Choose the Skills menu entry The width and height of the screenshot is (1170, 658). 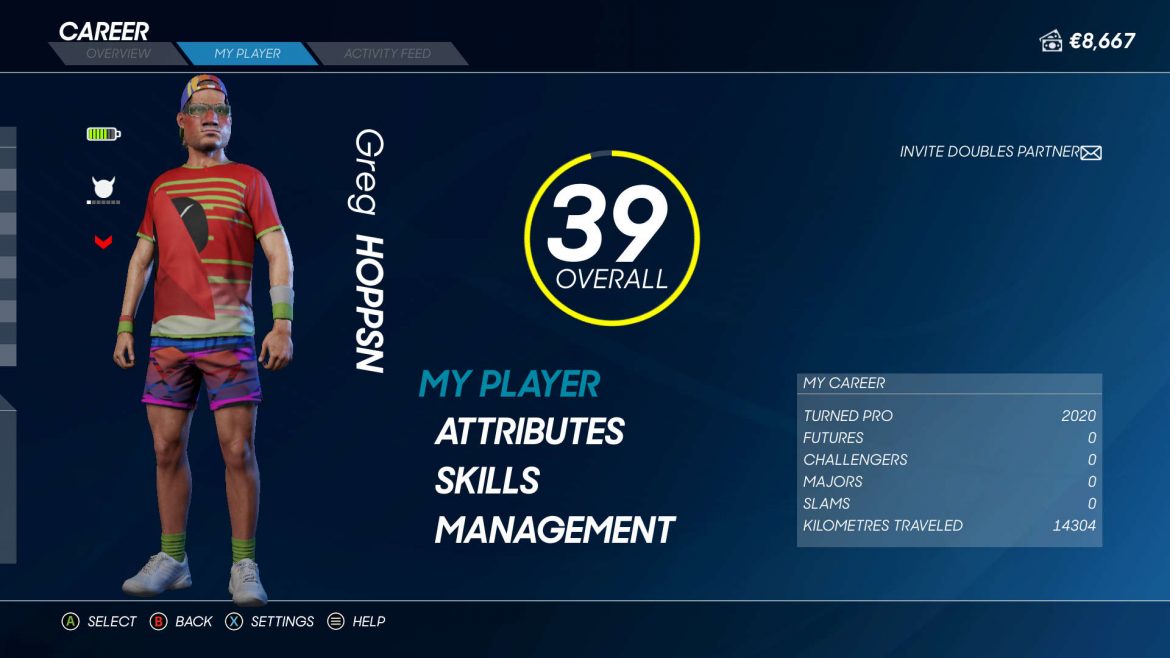point(487,481)
